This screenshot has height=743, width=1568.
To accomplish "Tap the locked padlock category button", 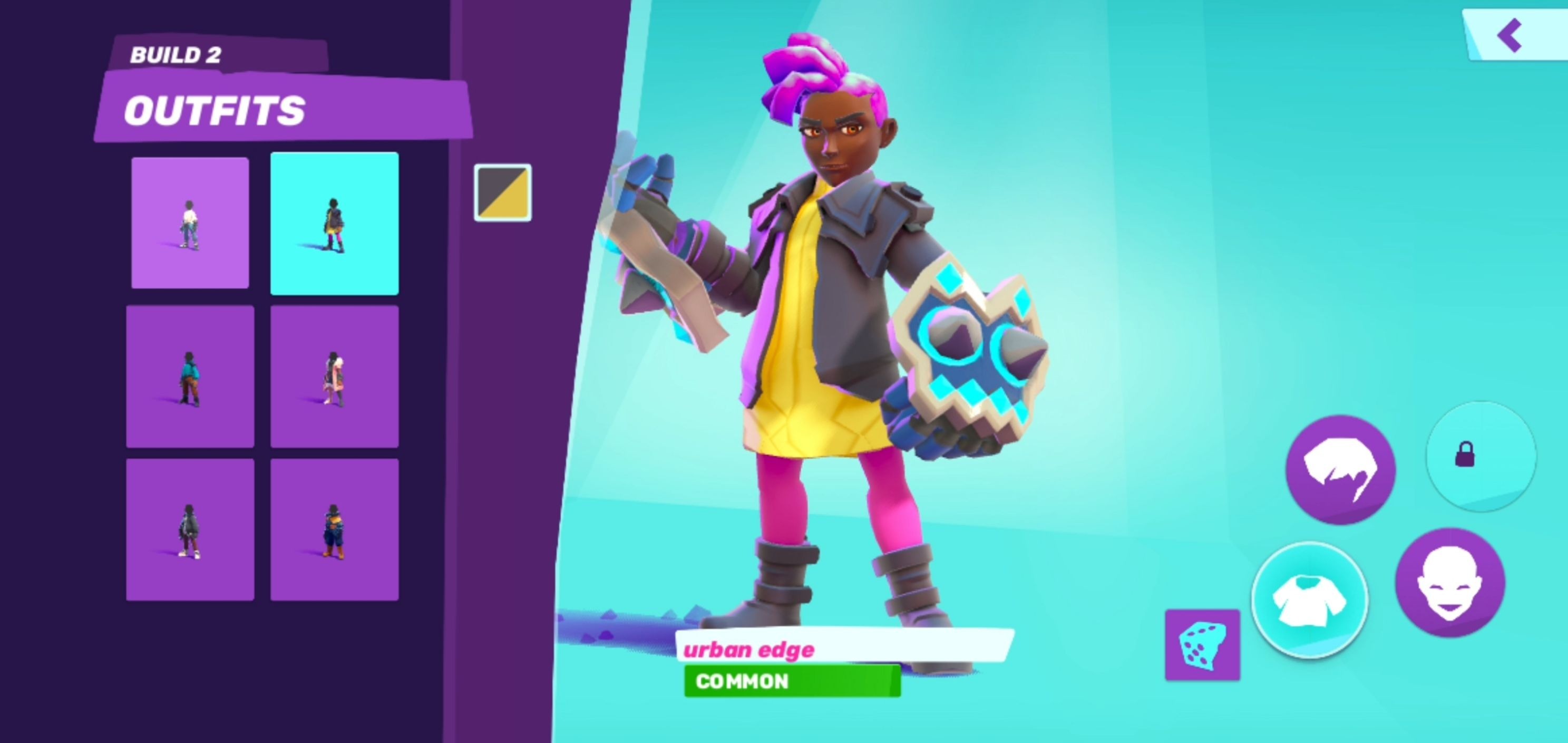I will coord(1480,456).
